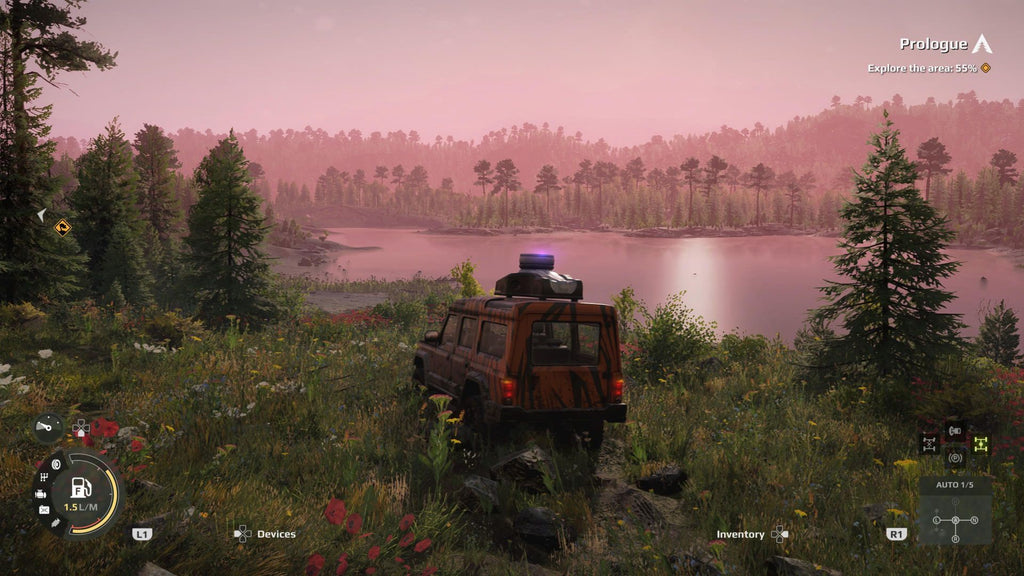This screenshot has width=1024, height=576.
Task: Click the tire status icon
Action: pos(56,465)
